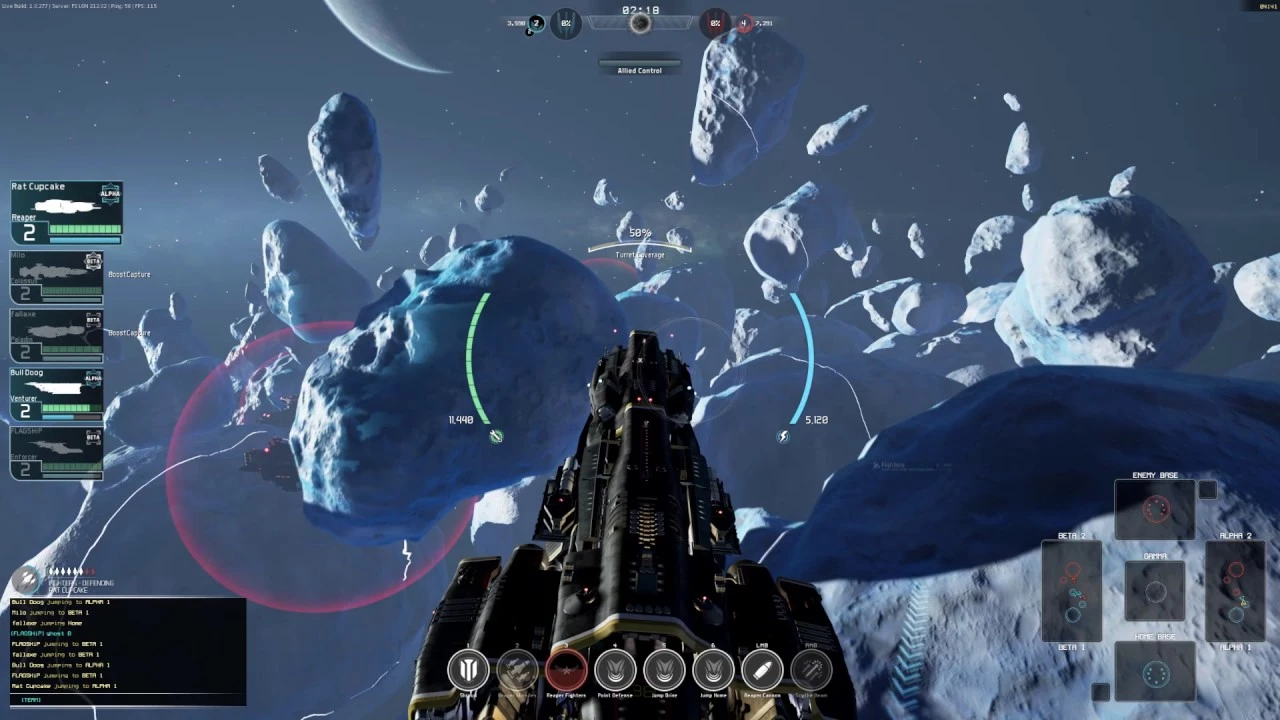
Task: Select Bull Doog's Venturer team card
Action: tap(57, 394)
